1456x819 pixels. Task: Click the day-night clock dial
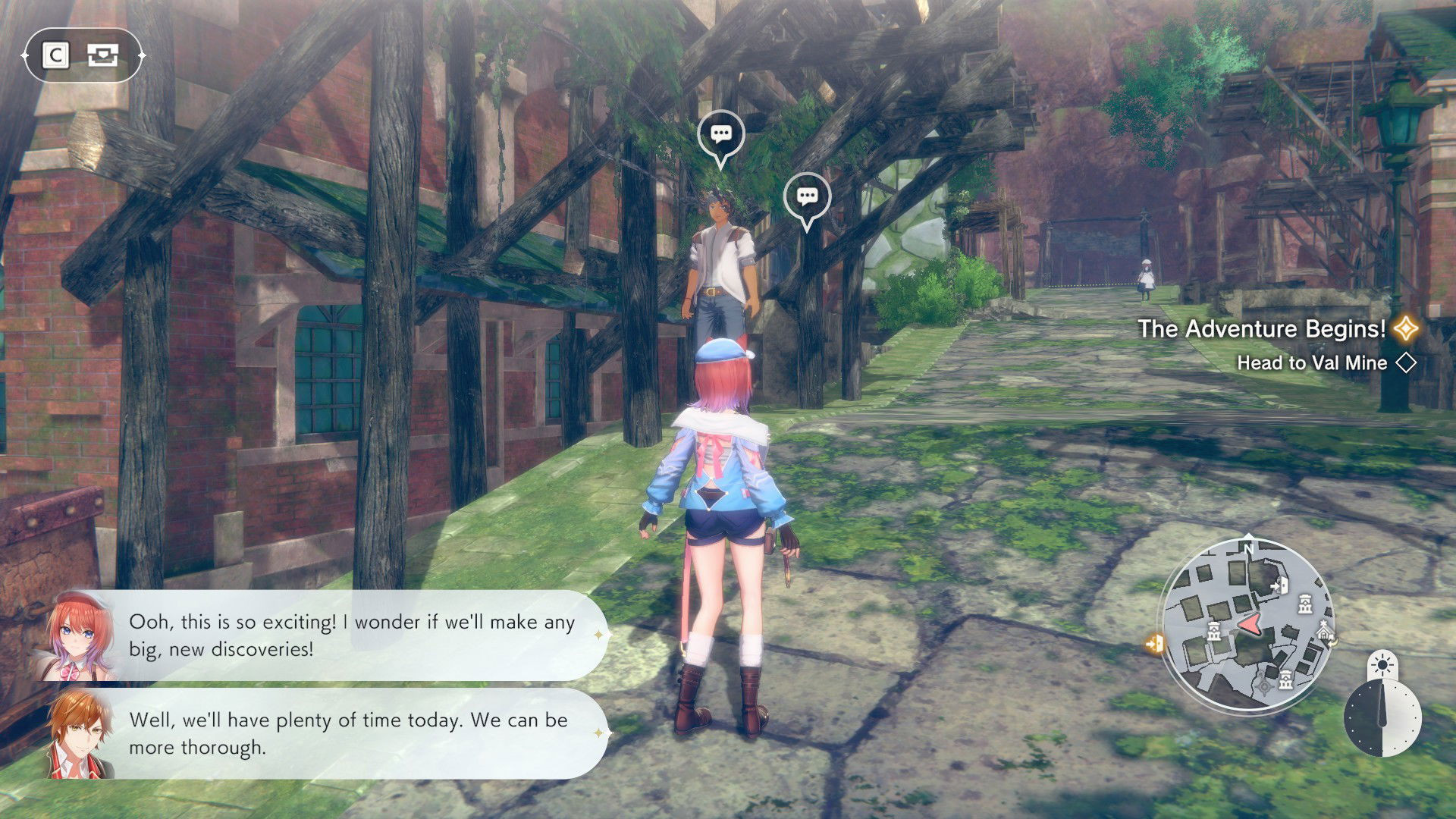[1382, 717]
